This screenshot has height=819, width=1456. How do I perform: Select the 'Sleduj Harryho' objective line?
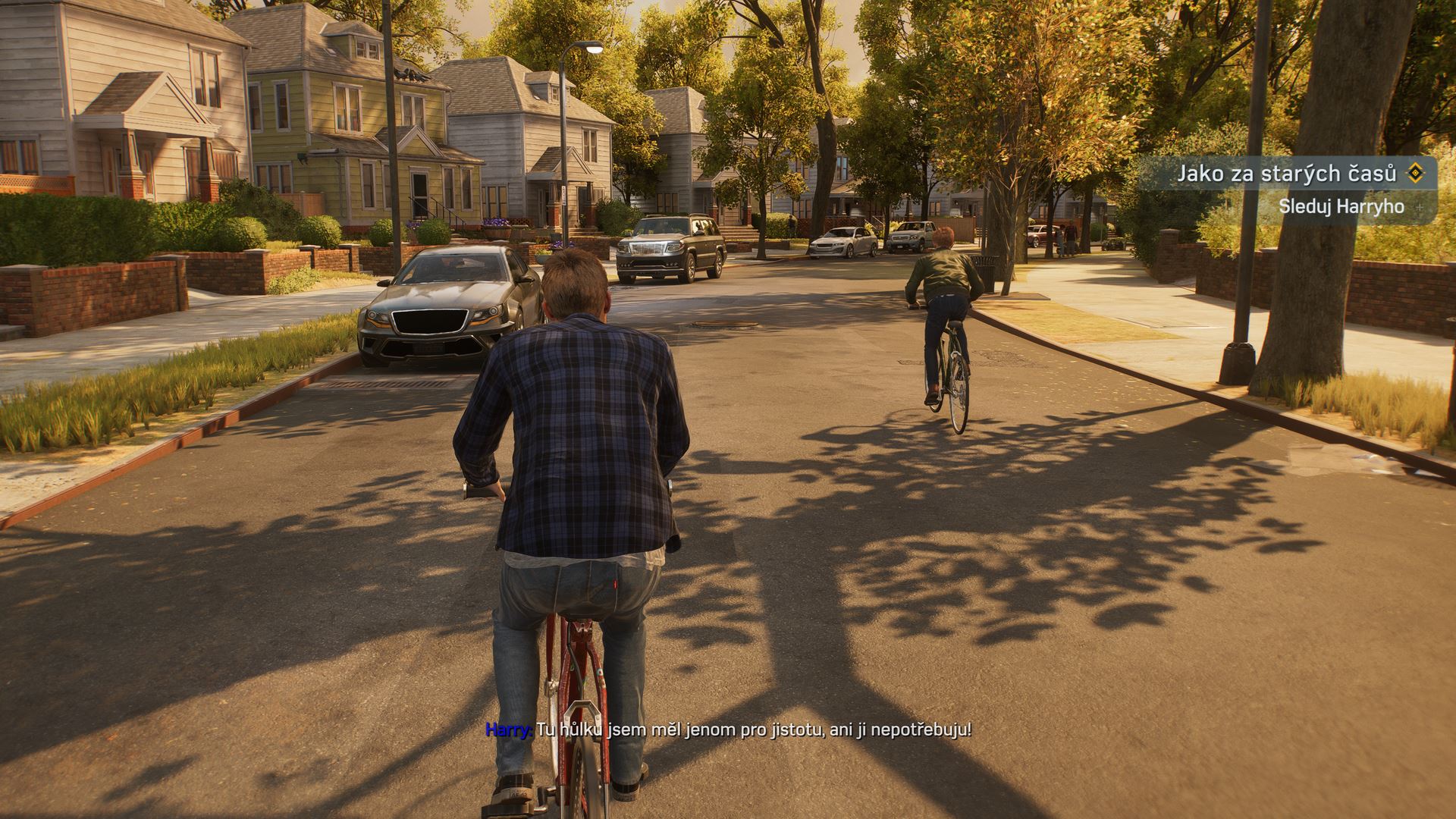click(x=1341, y=206)
